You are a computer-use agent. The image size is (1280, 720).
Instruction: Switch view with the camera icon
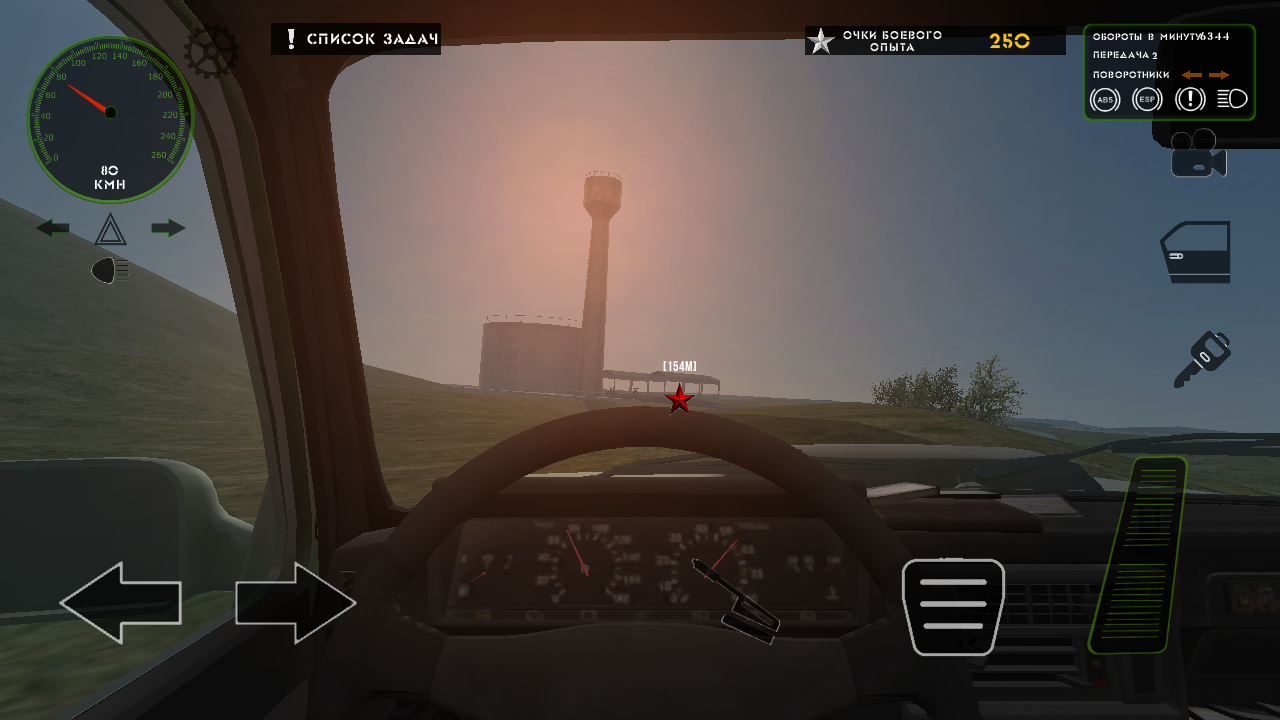click(1198, 154)
